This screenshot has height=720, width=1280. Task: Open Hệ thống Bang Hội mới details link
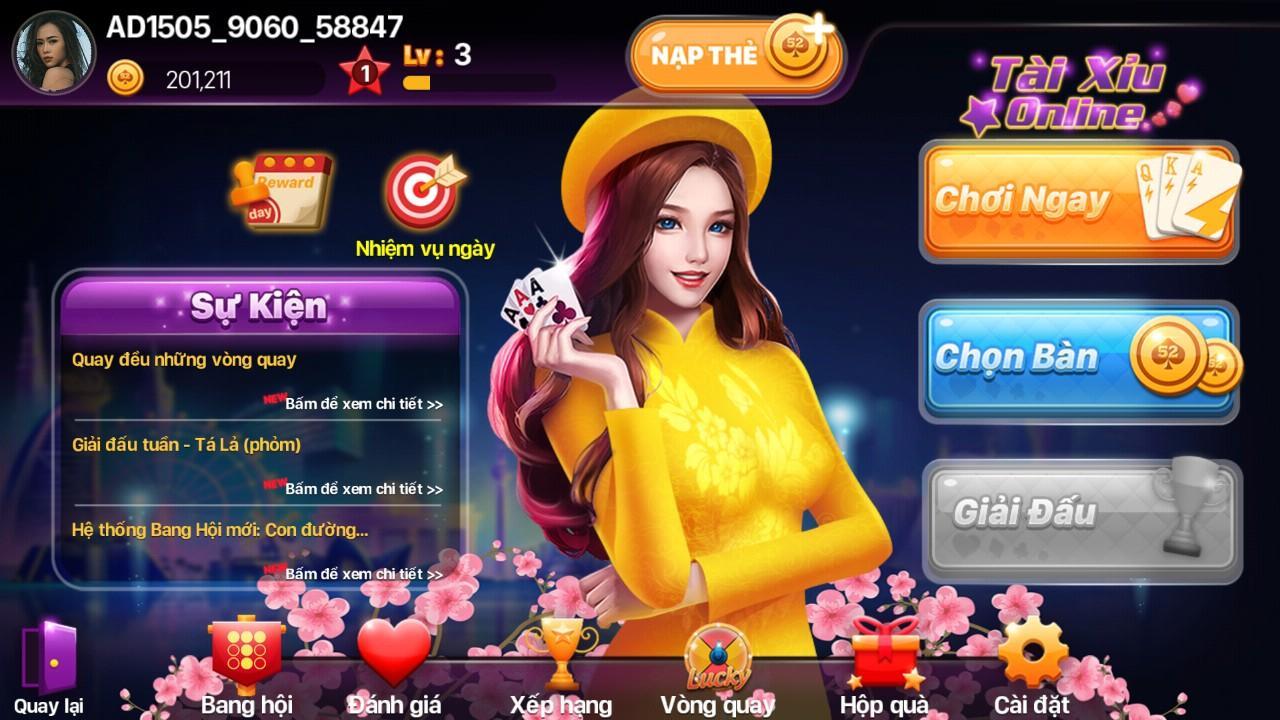tap(363, 574)
